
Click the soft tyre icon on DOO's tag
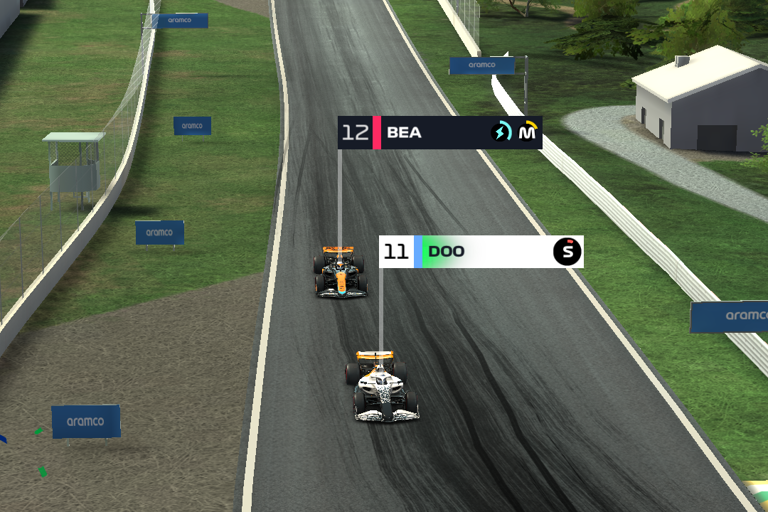click(567, 251)
